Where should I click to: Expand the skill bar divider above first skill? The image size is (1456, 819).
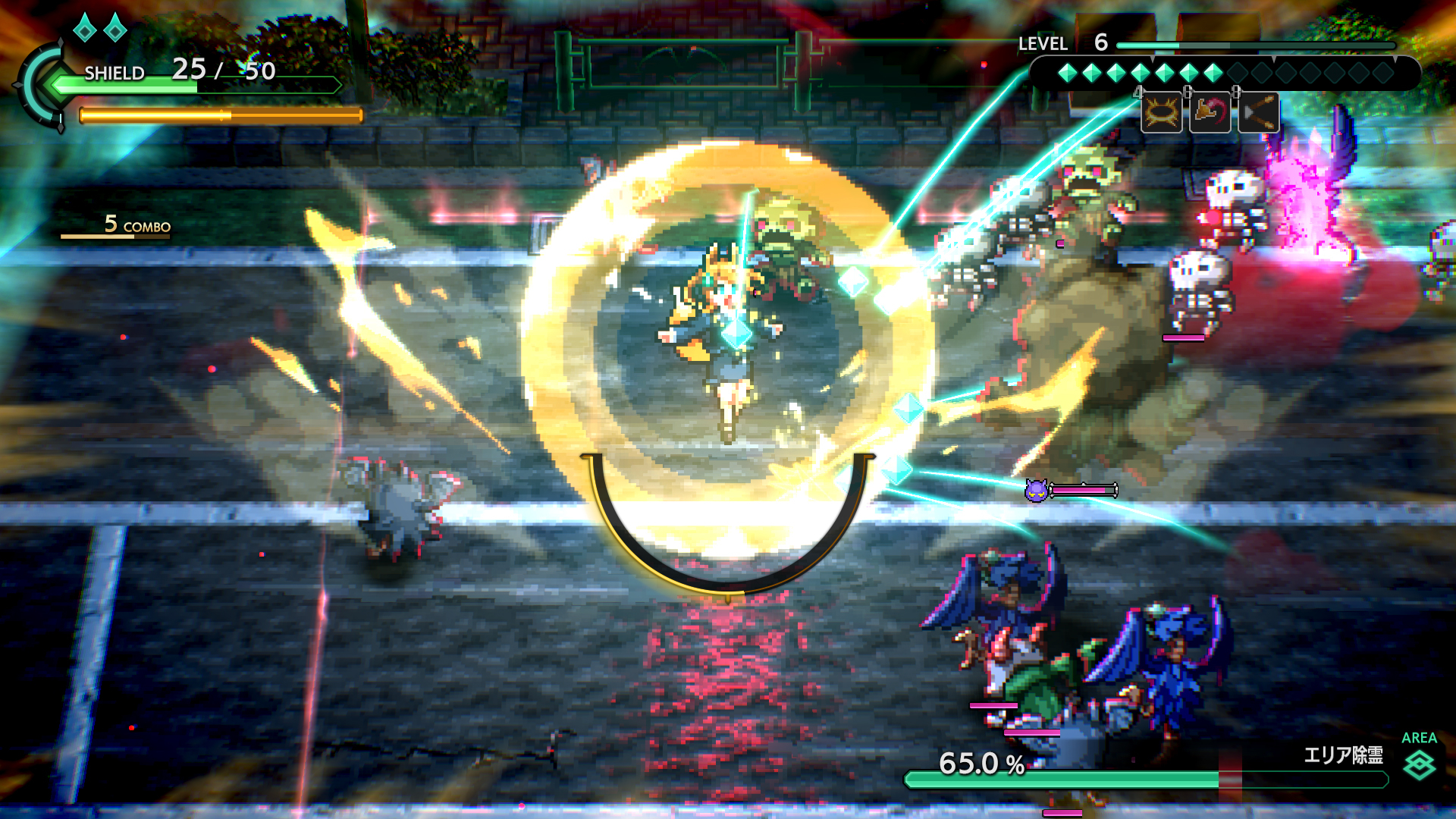click(1153, 58)
